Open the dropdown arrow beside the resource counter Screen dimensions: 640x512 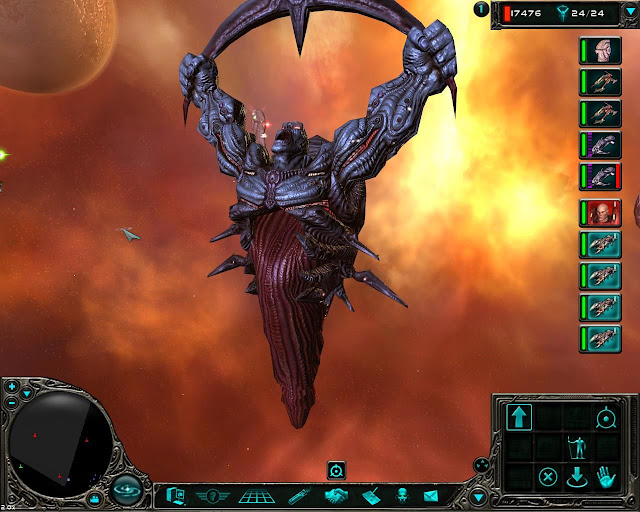point(482,12)
